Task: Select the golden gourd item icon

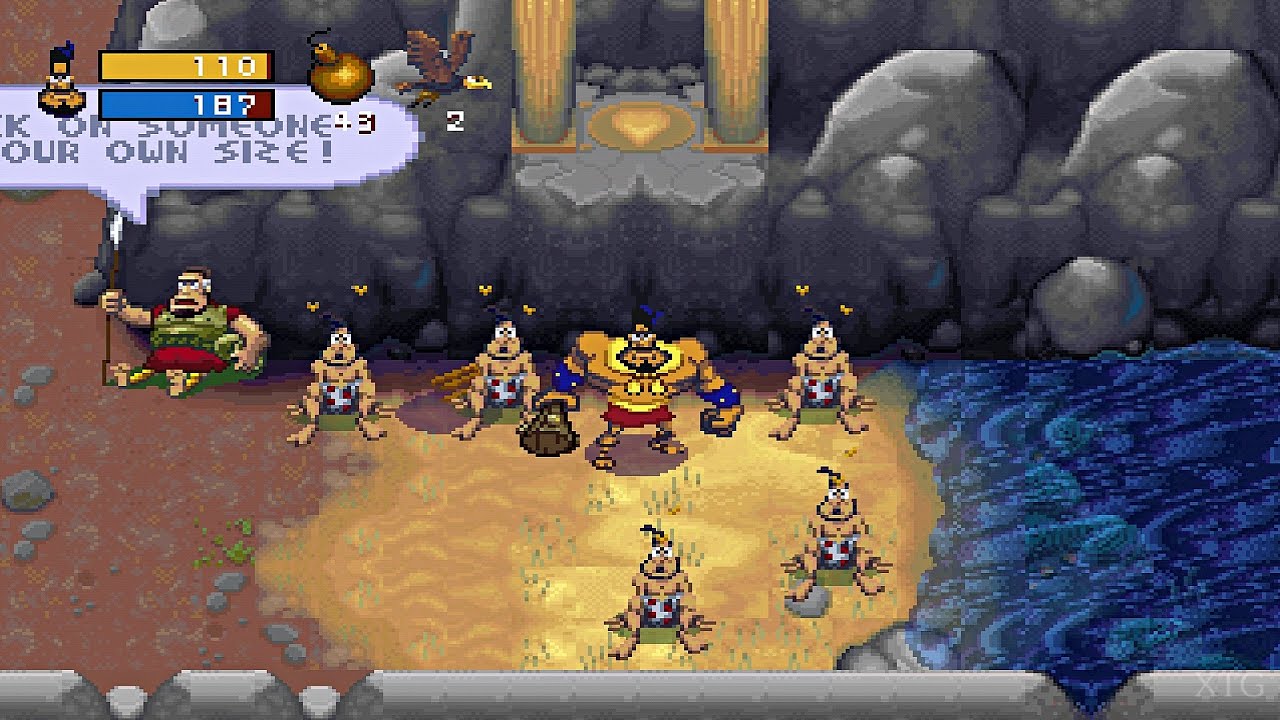Action: pyautogui.click(x=339, y=72)
